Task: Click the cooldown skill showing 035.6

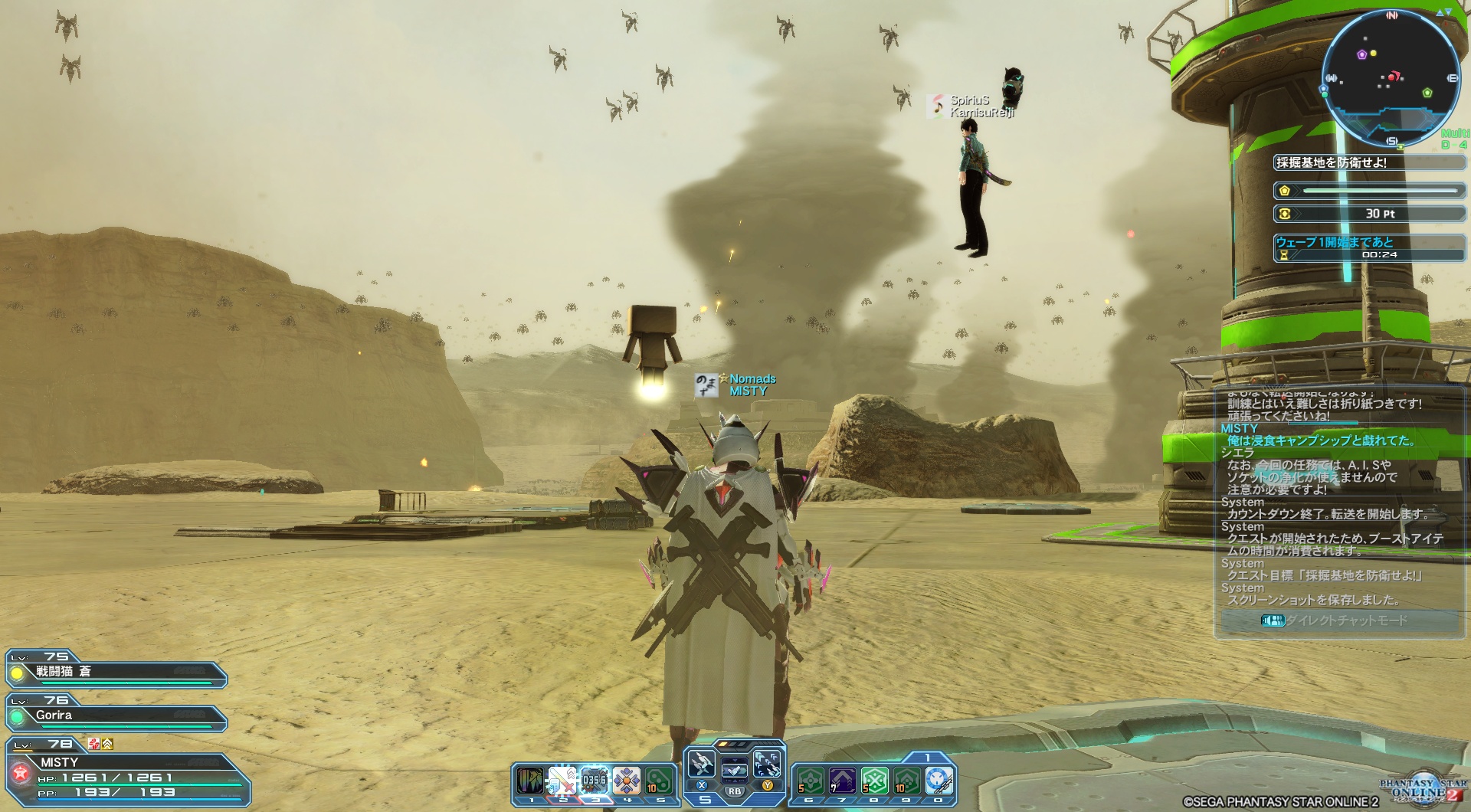Action: pyautogui.click(x=595, y=781)
